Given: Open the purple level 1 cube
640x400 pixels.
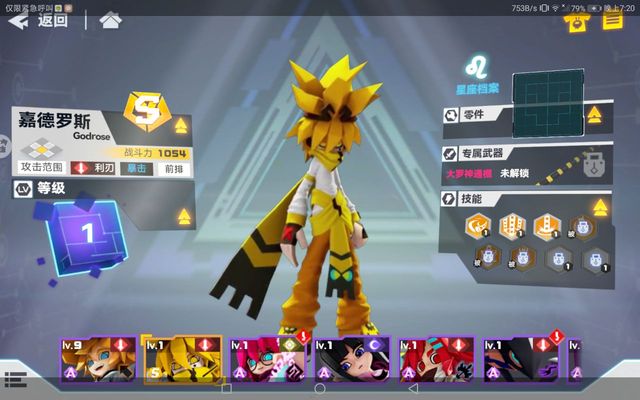Looking at the screenshot, I should (87, 233).
